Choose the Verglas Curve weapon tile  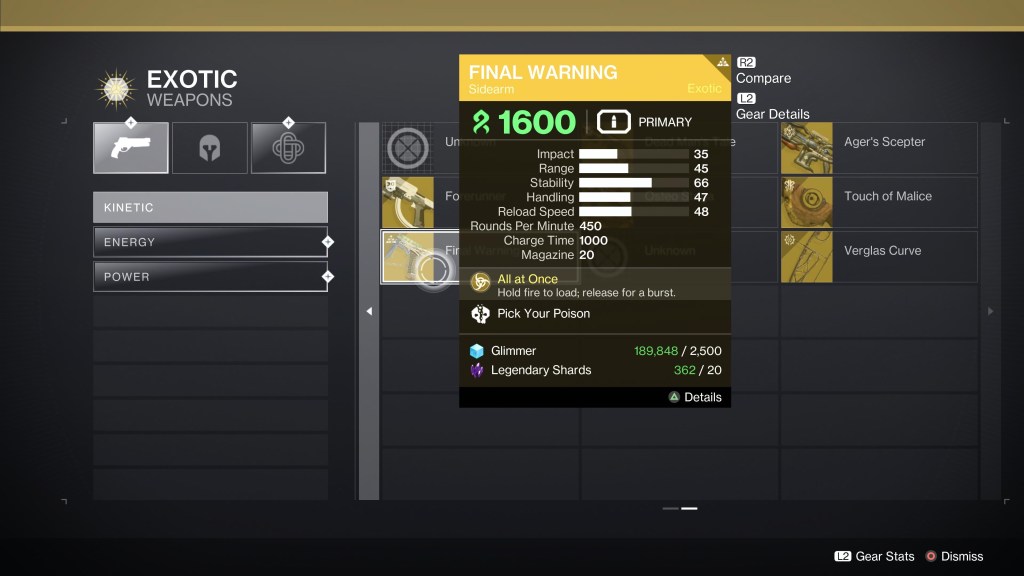tap(878, 257)
